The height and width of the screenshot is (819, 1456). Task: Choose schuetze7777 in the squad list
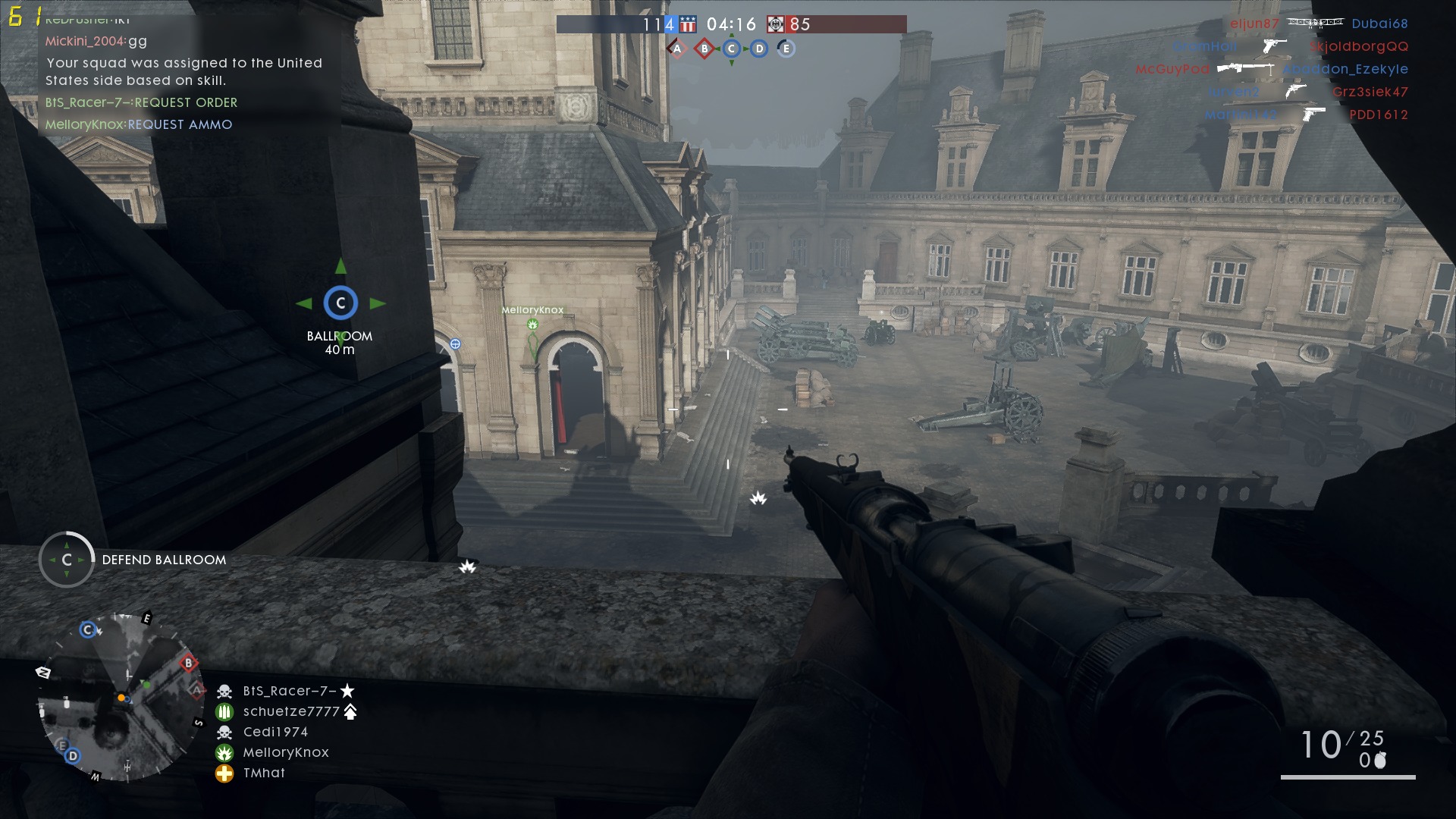[290, 711]
